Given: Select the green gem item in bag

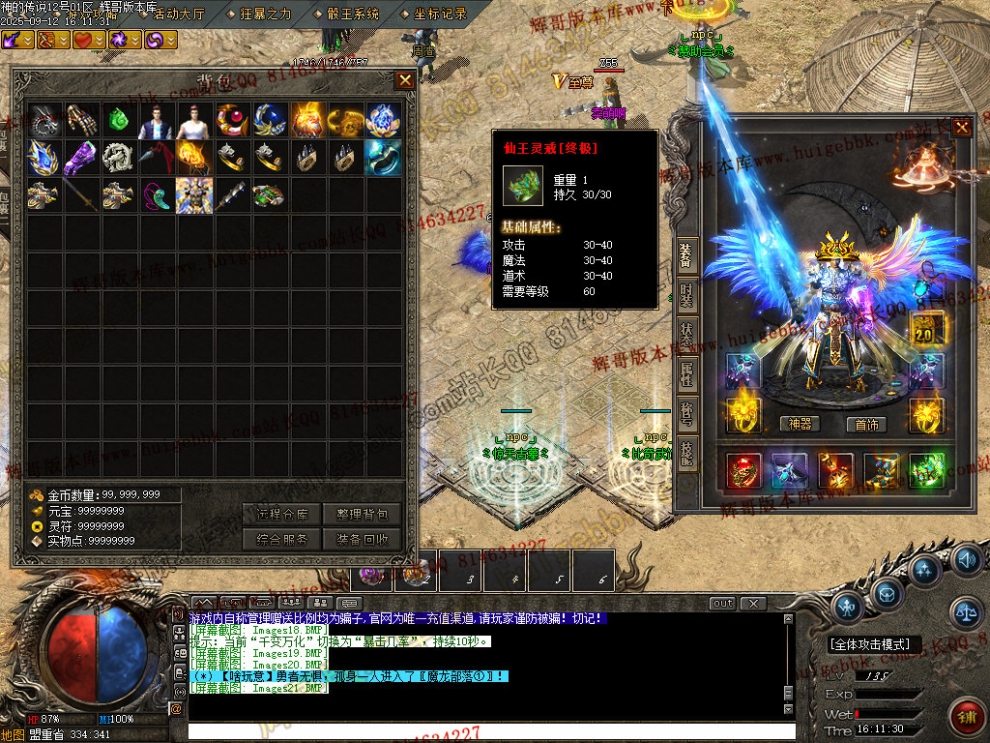Looking at the screenshot, I should pyautogui.click(x=119, y=120).
